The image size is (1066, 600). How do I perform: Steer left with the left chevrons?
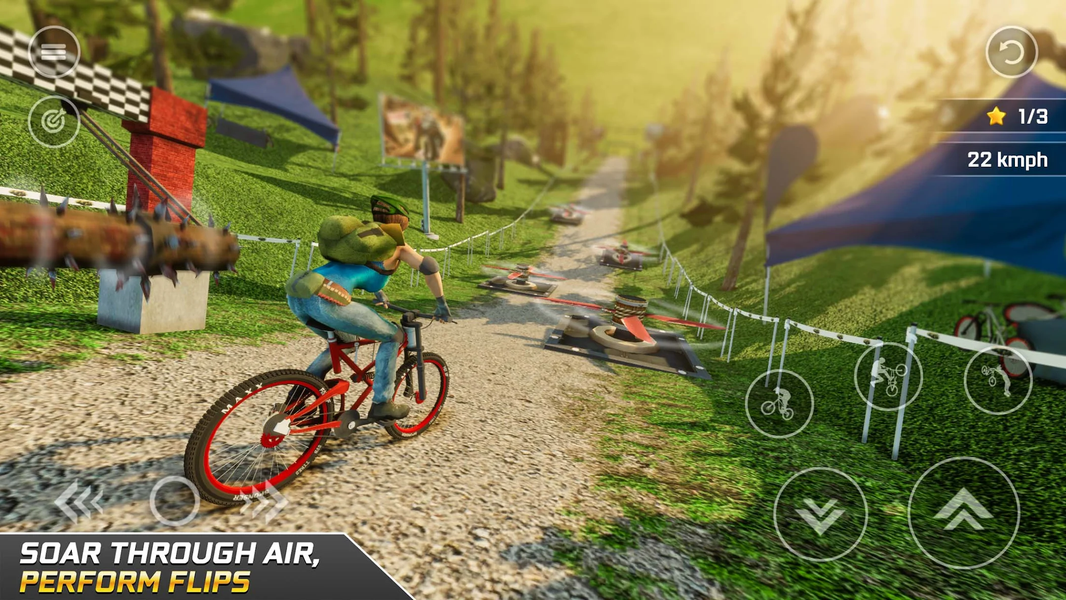pos(79,501)
